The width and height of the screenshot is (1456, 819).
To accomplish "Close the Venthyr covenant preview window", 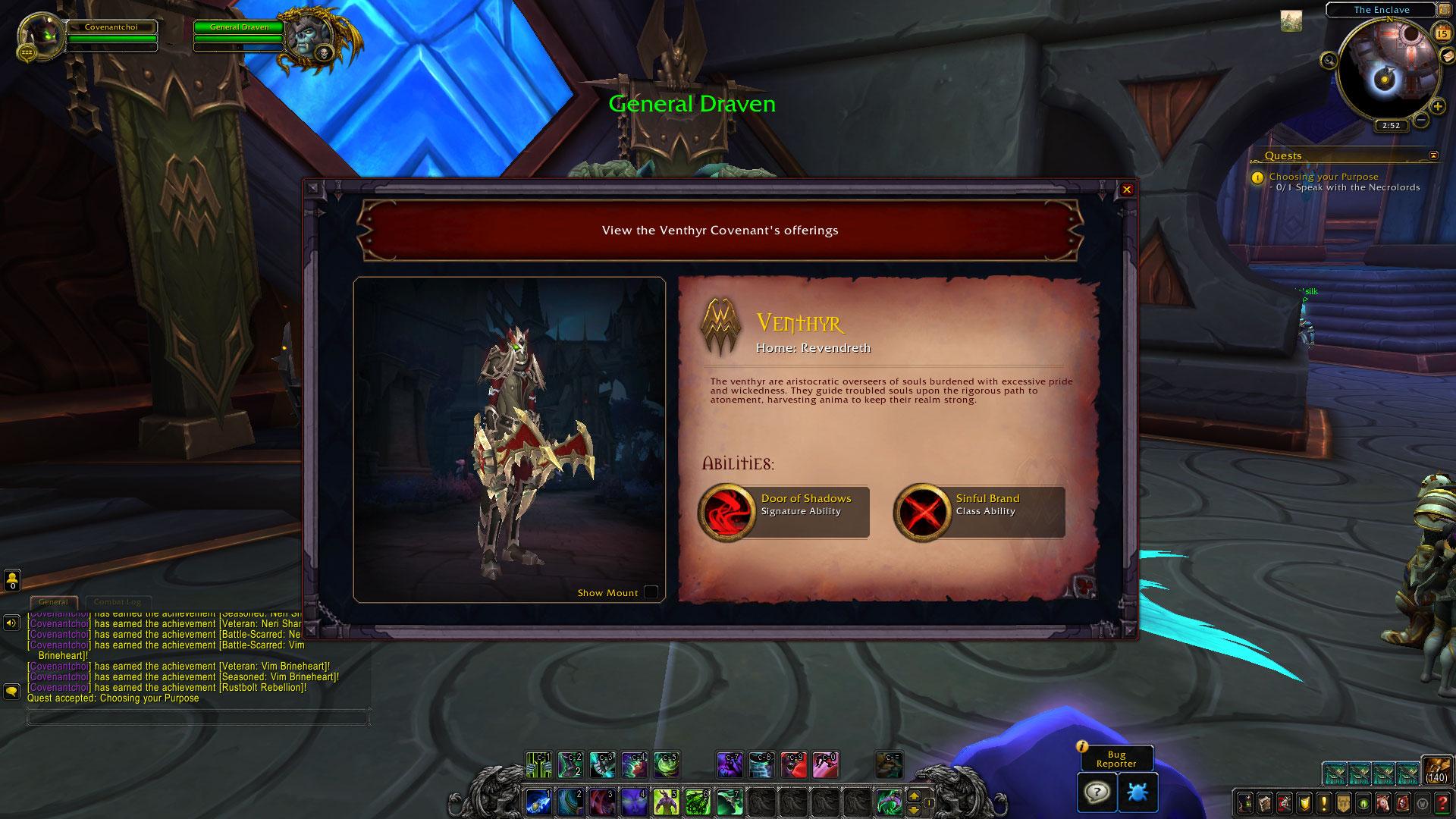I will click(1127, 190).
